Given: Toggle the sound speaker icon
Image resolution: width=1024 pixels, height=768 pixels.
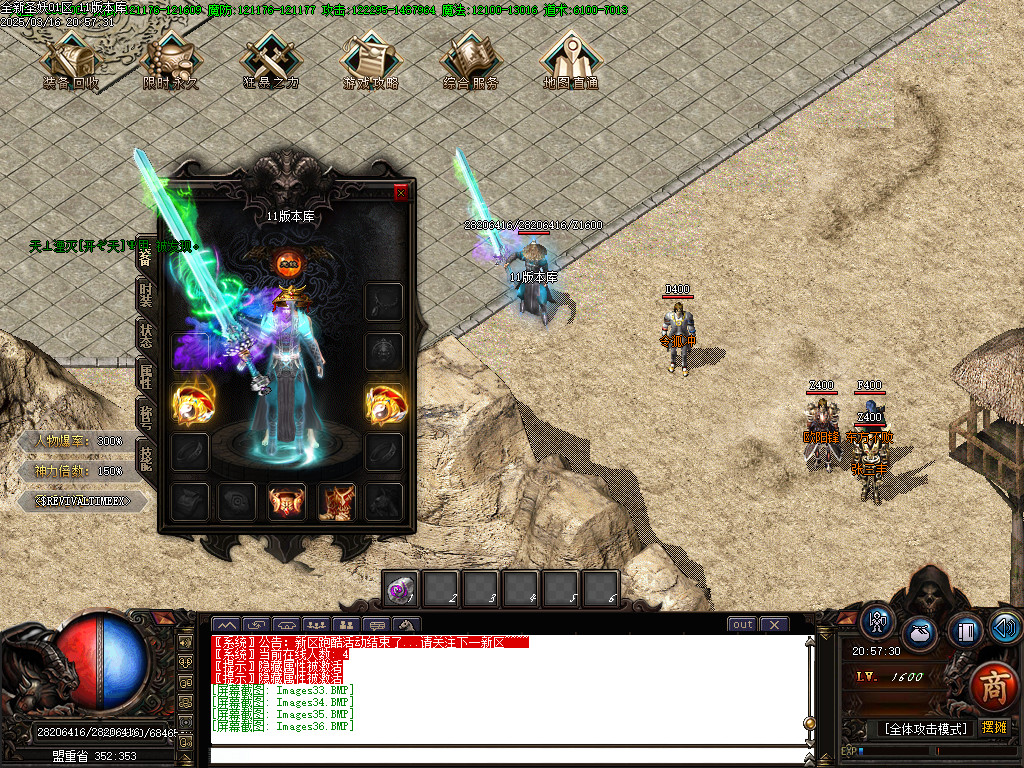Looking at the screenshot, I should coord(1005,627).
